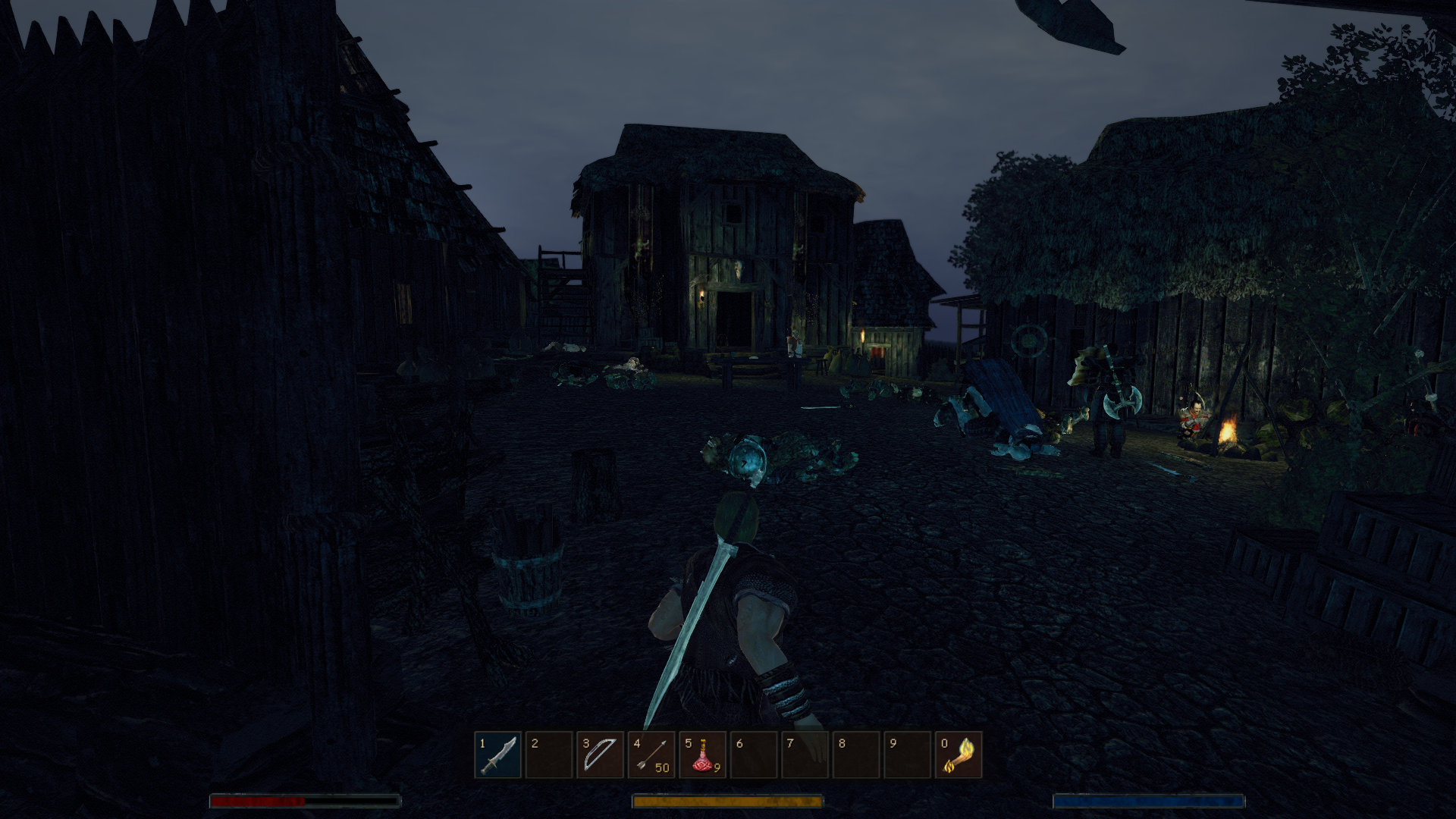
Task: Choose the arrows stack of 50
Action: point(651,755)
